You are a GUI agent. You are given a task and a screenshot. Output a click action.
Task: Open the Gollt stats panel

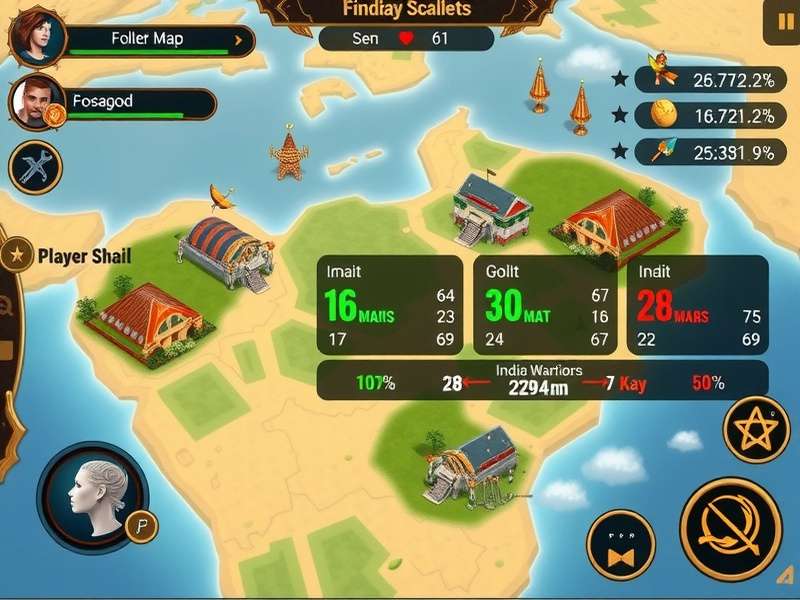coord(546,306)
